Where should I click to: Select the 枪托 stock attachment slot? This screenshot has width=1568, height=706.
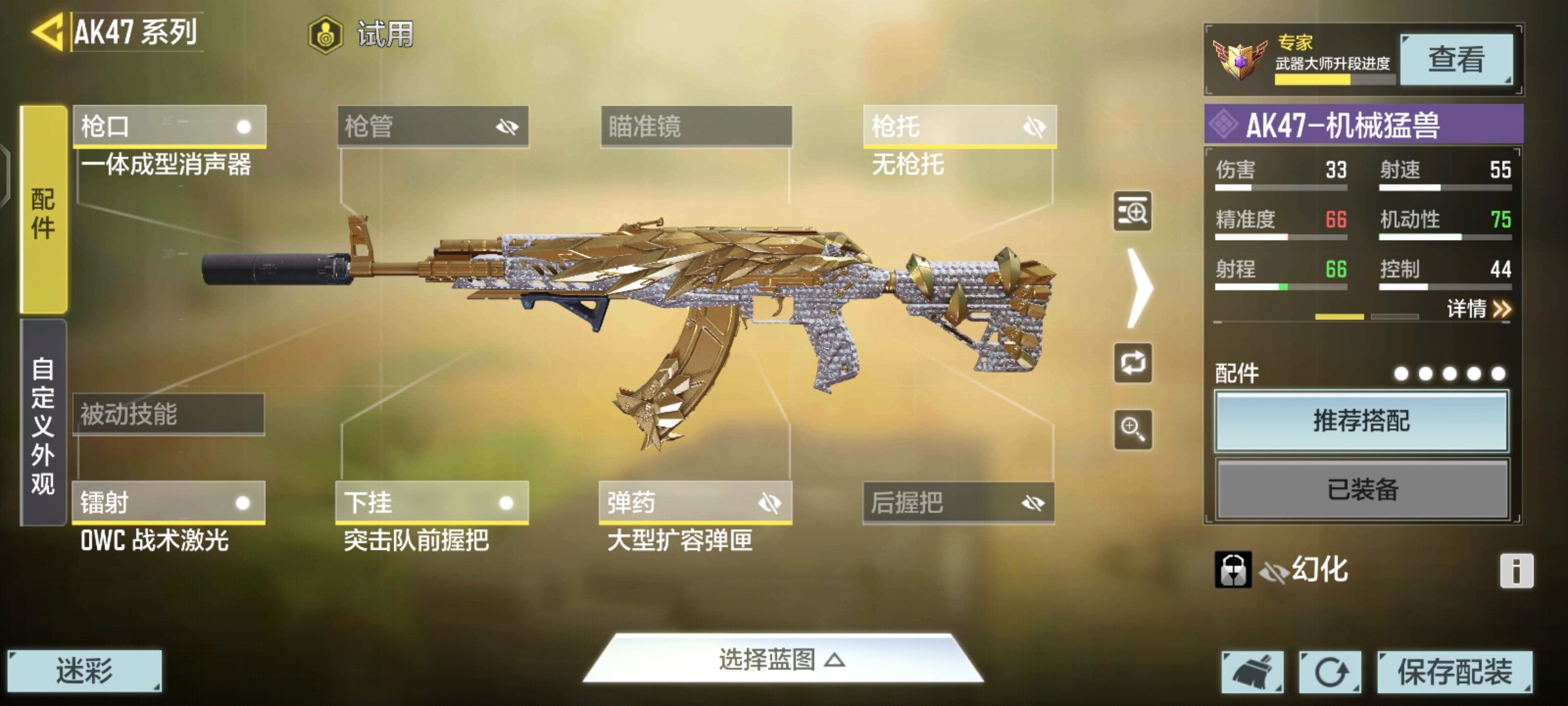(959, 126)
